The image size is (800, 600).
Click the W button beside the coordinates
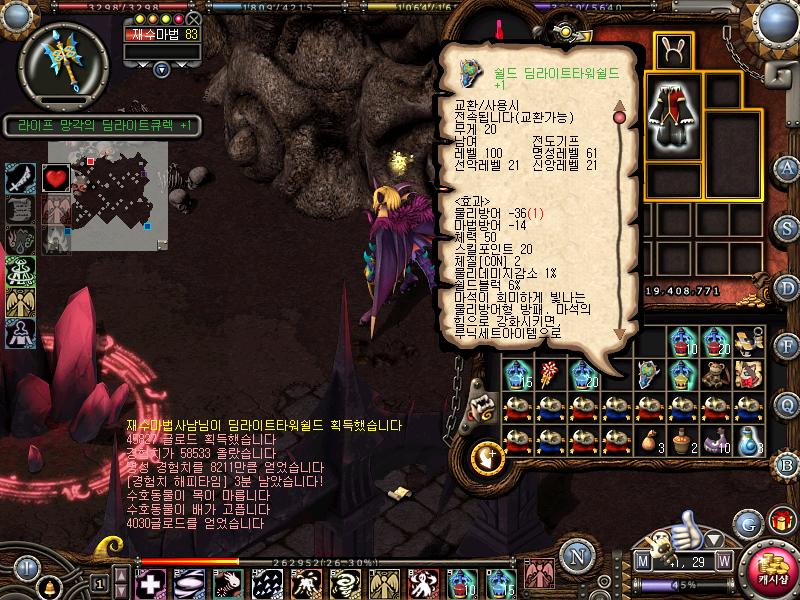723,559
